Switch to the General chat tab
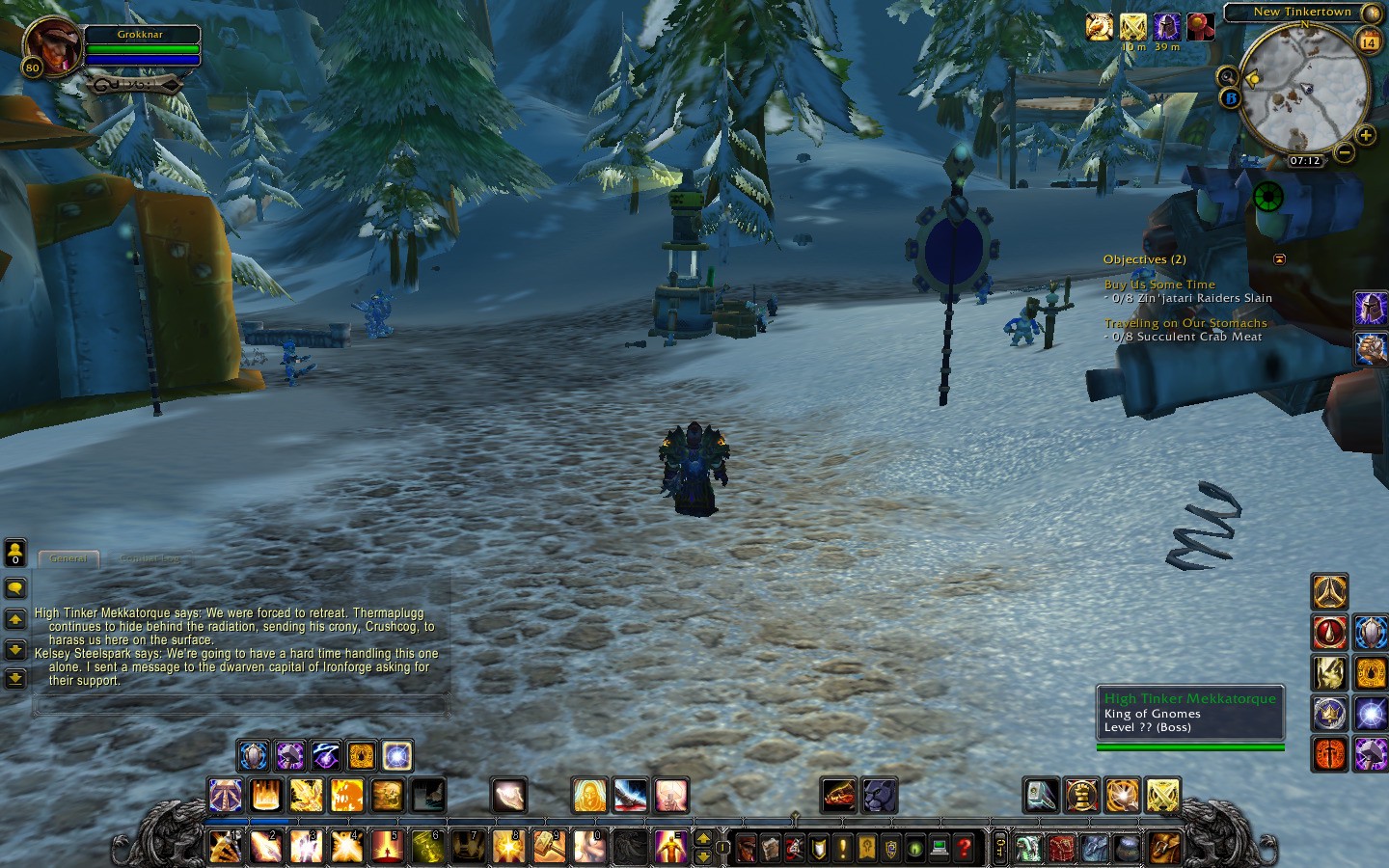This screenshot has width=1389, height=868. pos(68,558)
